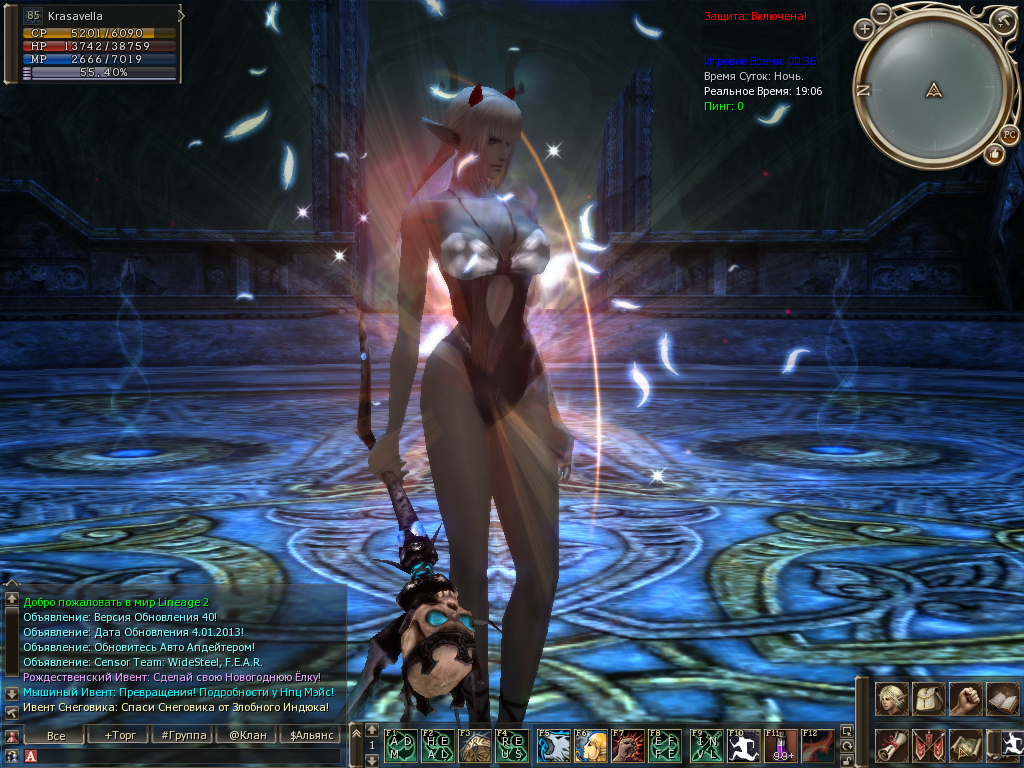Open the inventory bag icon
The height and width of the screenshot is (768, 1024).
(929, 698)
